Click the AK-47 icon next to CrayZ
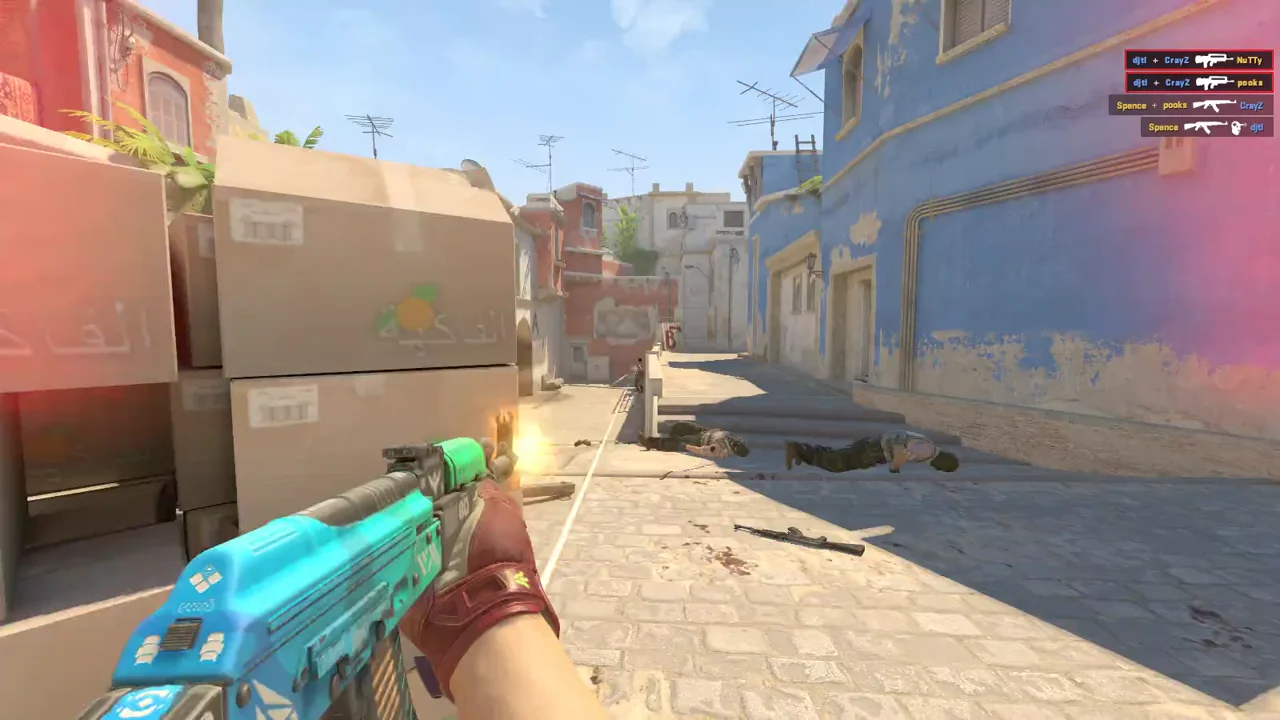Image resolution: width=1280 pixels, height=720 pixels. tap(1215, 106)
